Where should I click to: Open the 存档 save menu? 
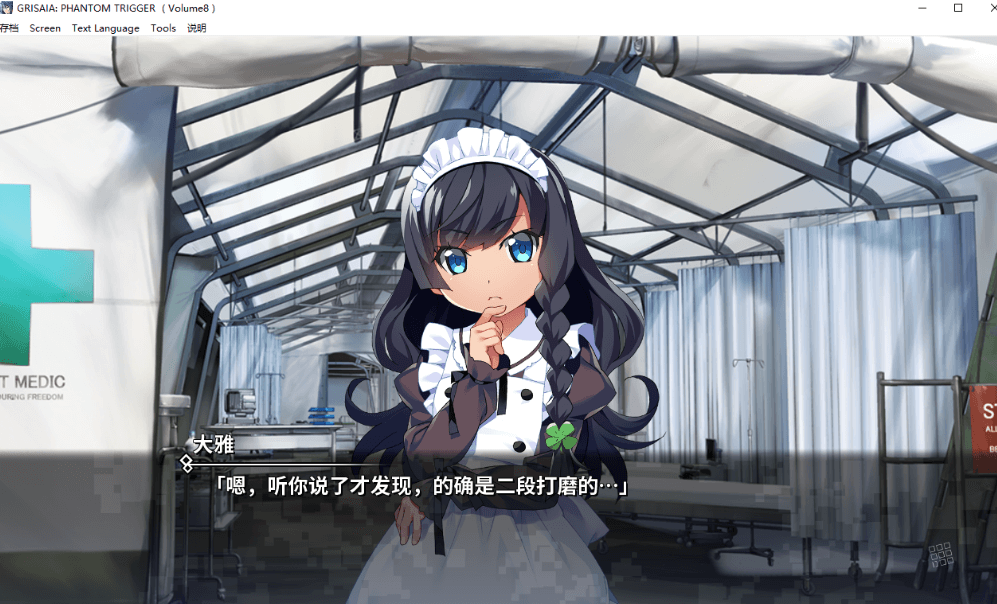tap(9, 28)
